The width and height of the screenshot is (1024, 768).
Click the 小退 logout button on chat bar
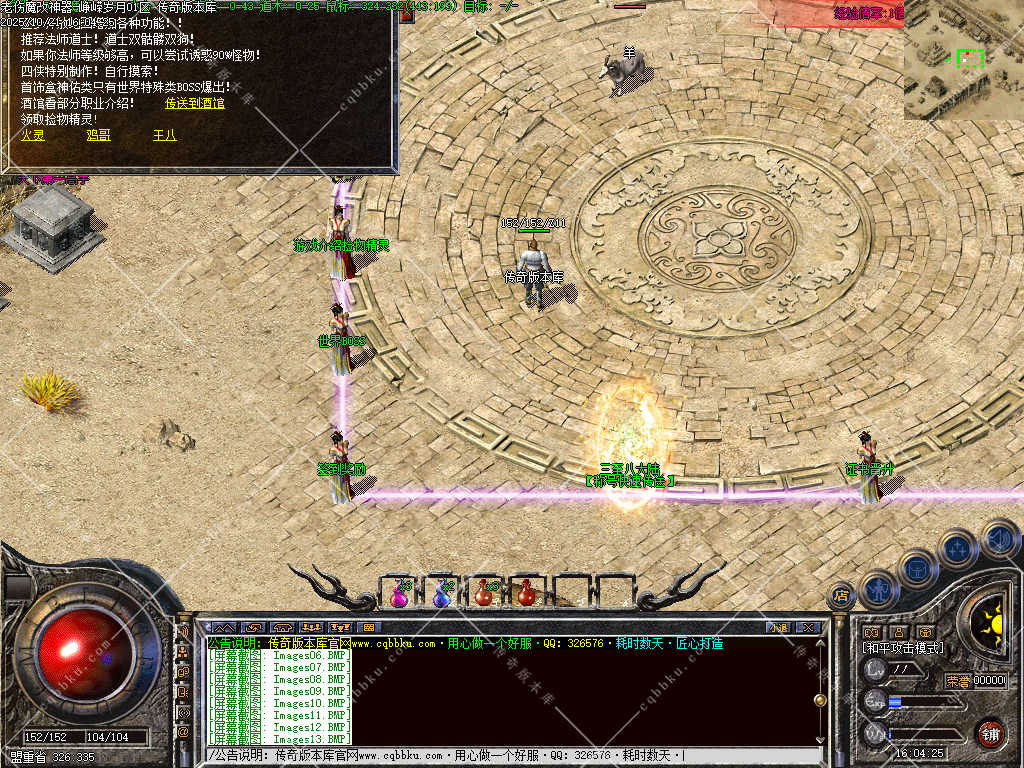[778, 627]
